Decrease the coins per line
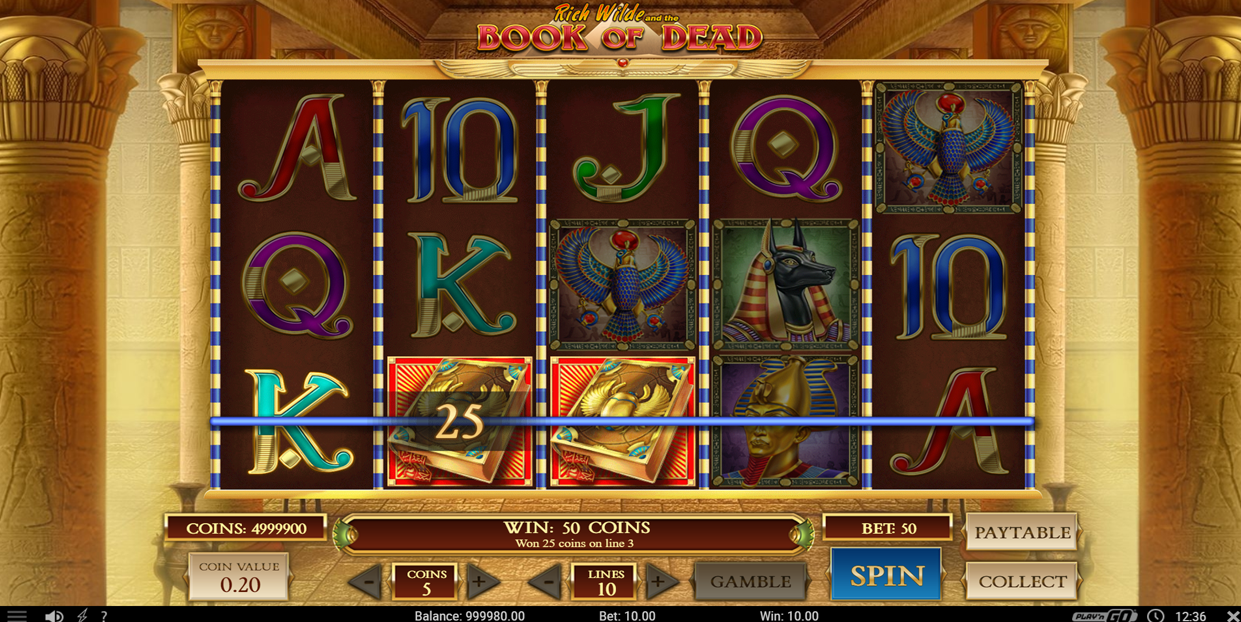1241x622 pixels. point(368,582)
